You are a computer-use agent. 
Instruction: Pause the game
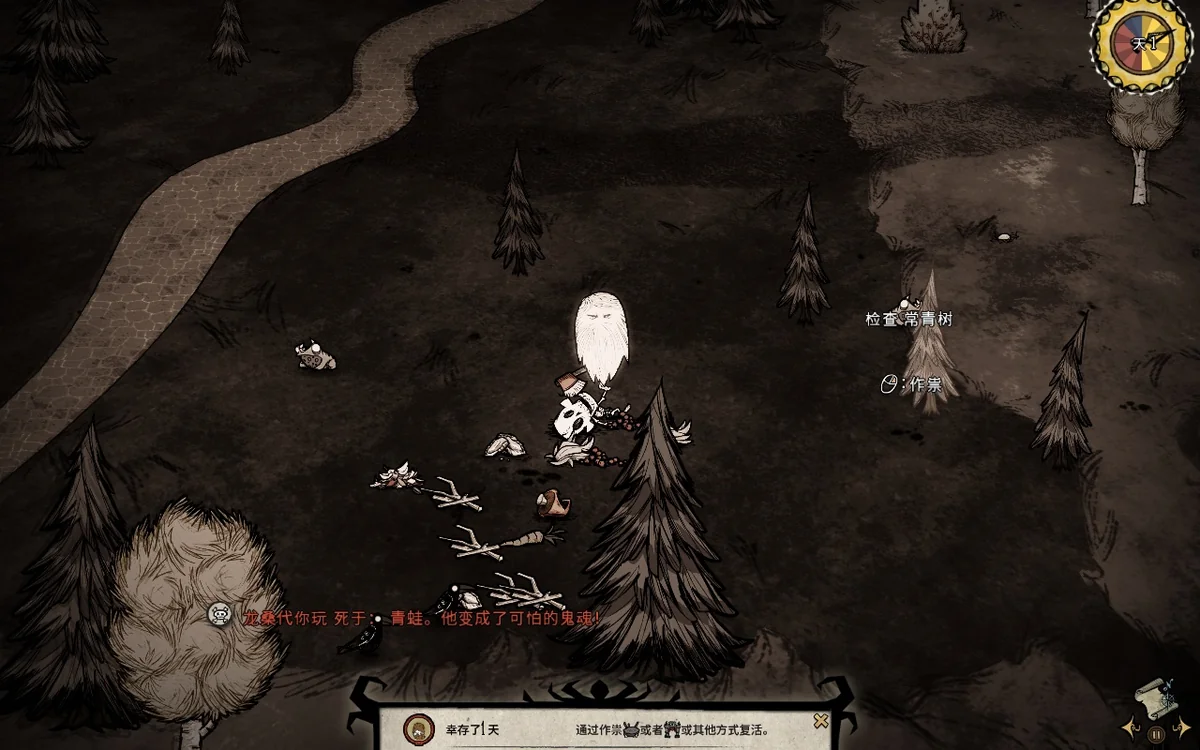(x=1156, y=734)
